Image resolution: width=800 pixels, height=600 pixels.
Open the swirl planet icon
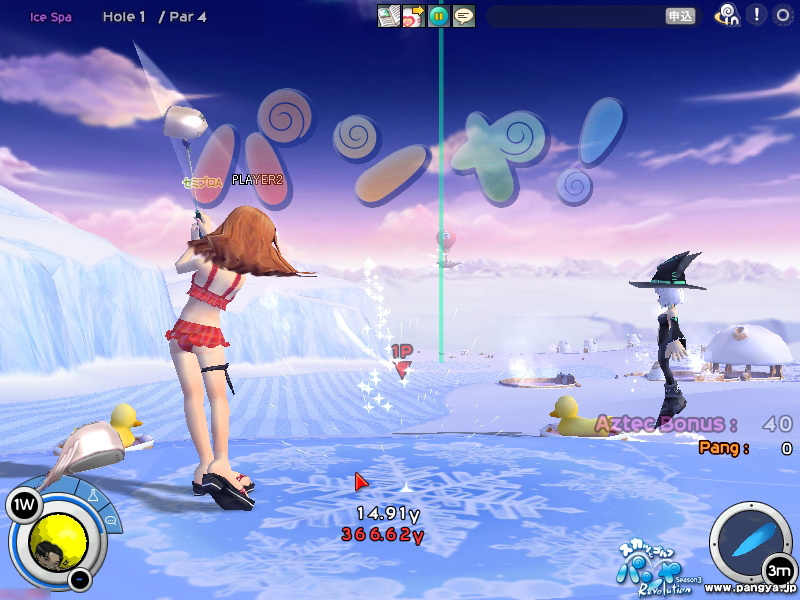[x=728, y=15]
